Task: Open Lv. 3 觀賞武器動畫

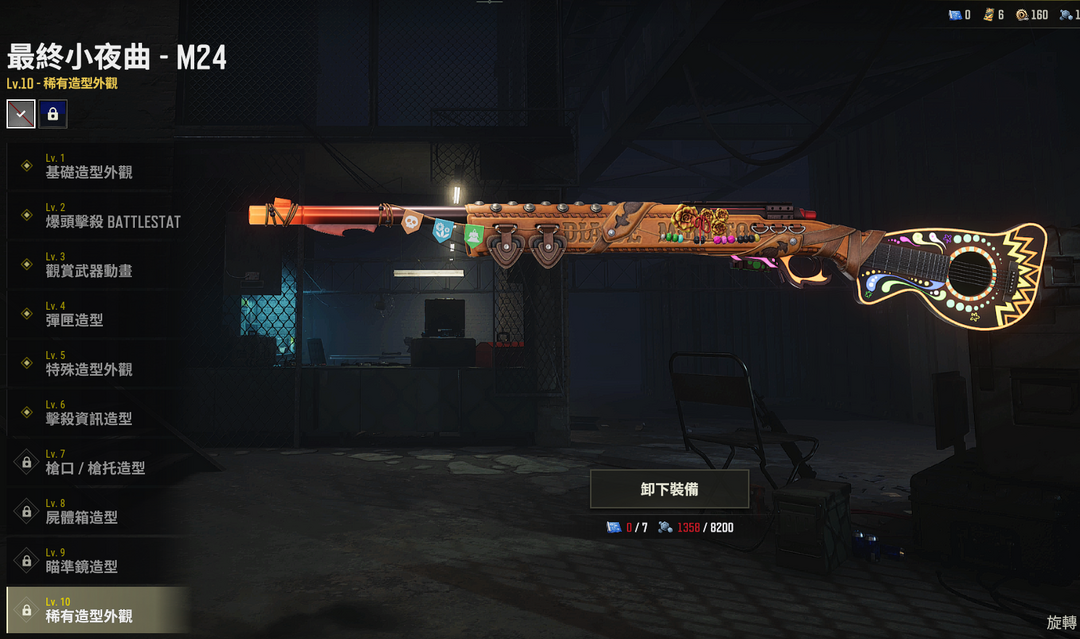Action: click(x=95, y=265)
